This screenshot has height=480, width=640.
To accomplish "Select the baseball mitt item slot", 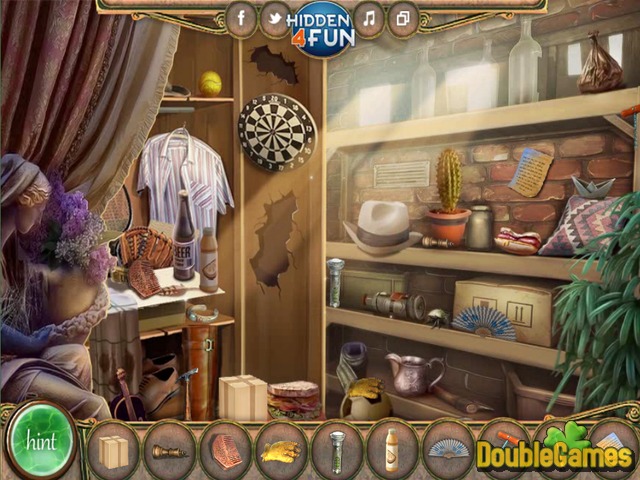I will (x=225, y=449).
